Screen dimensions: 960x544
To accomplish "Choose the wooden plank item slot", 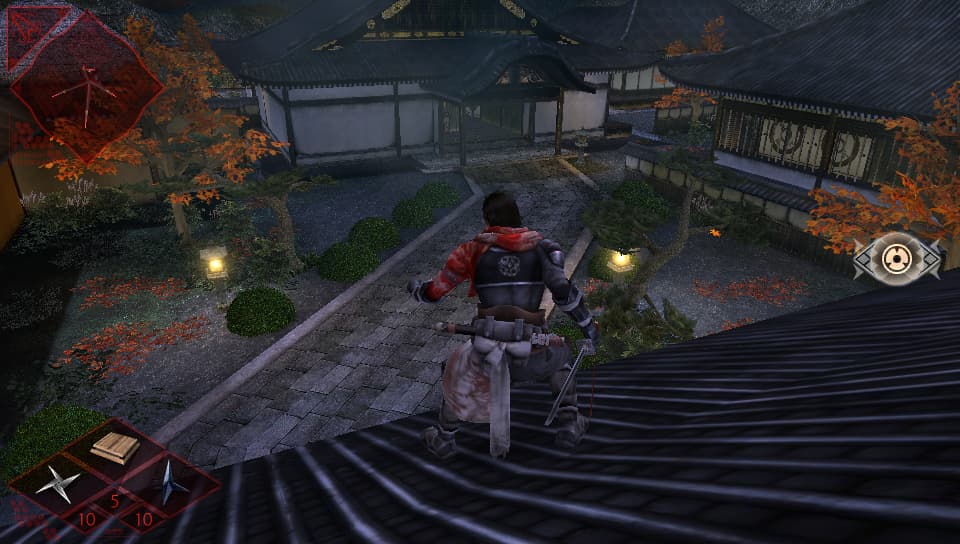I will pos(115,448).
